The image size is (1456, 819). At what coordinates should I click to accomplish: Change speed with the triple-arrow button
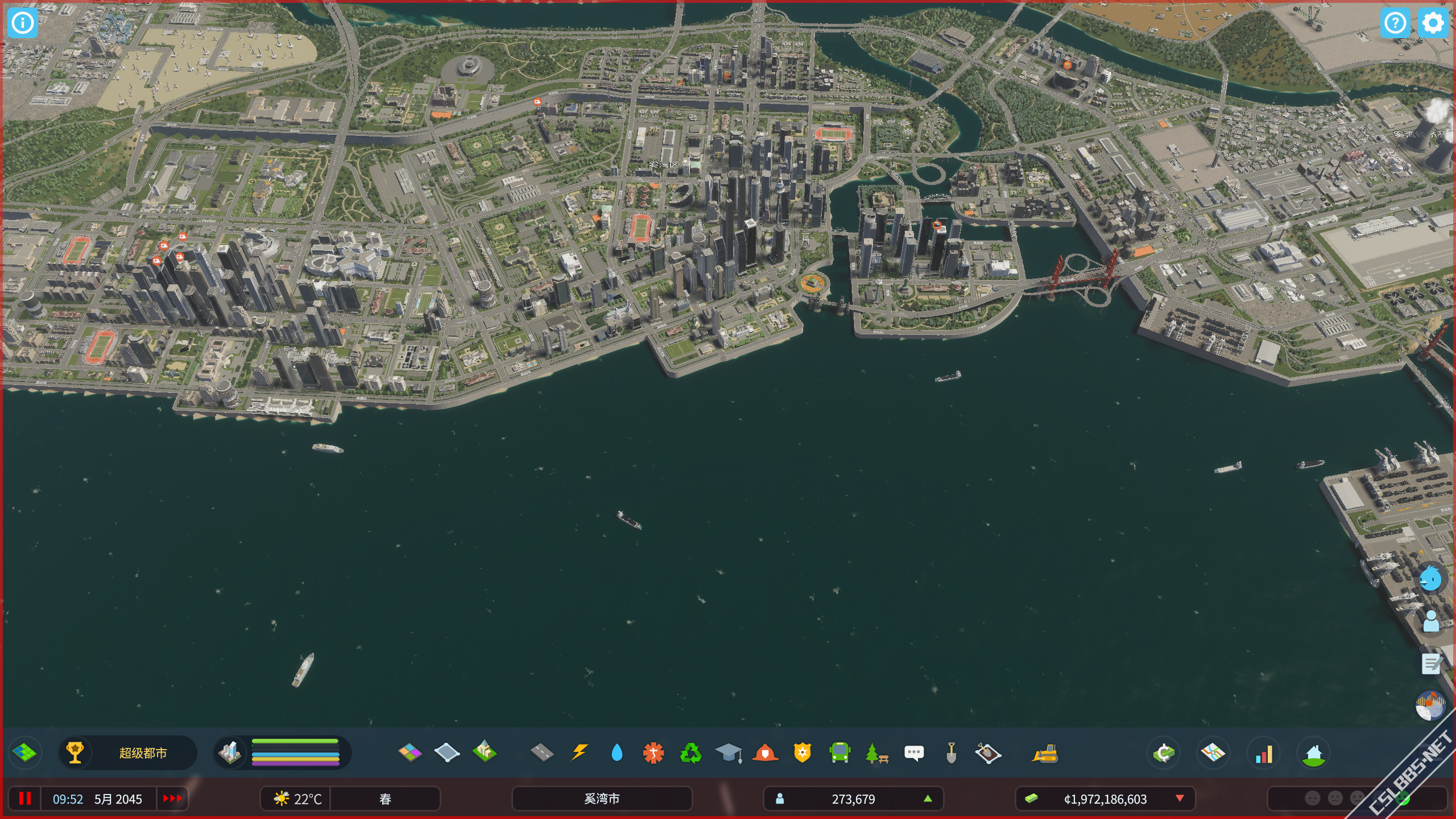pos(172,799)
